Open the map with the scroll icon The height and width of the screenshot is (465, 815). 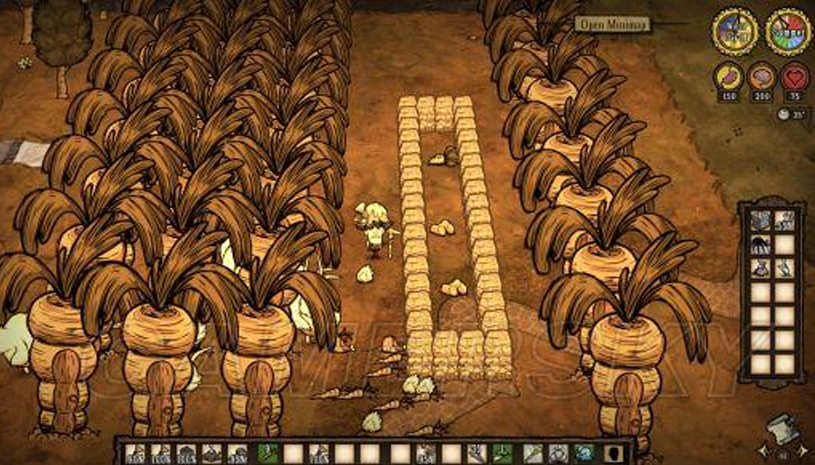pos(783,431)
